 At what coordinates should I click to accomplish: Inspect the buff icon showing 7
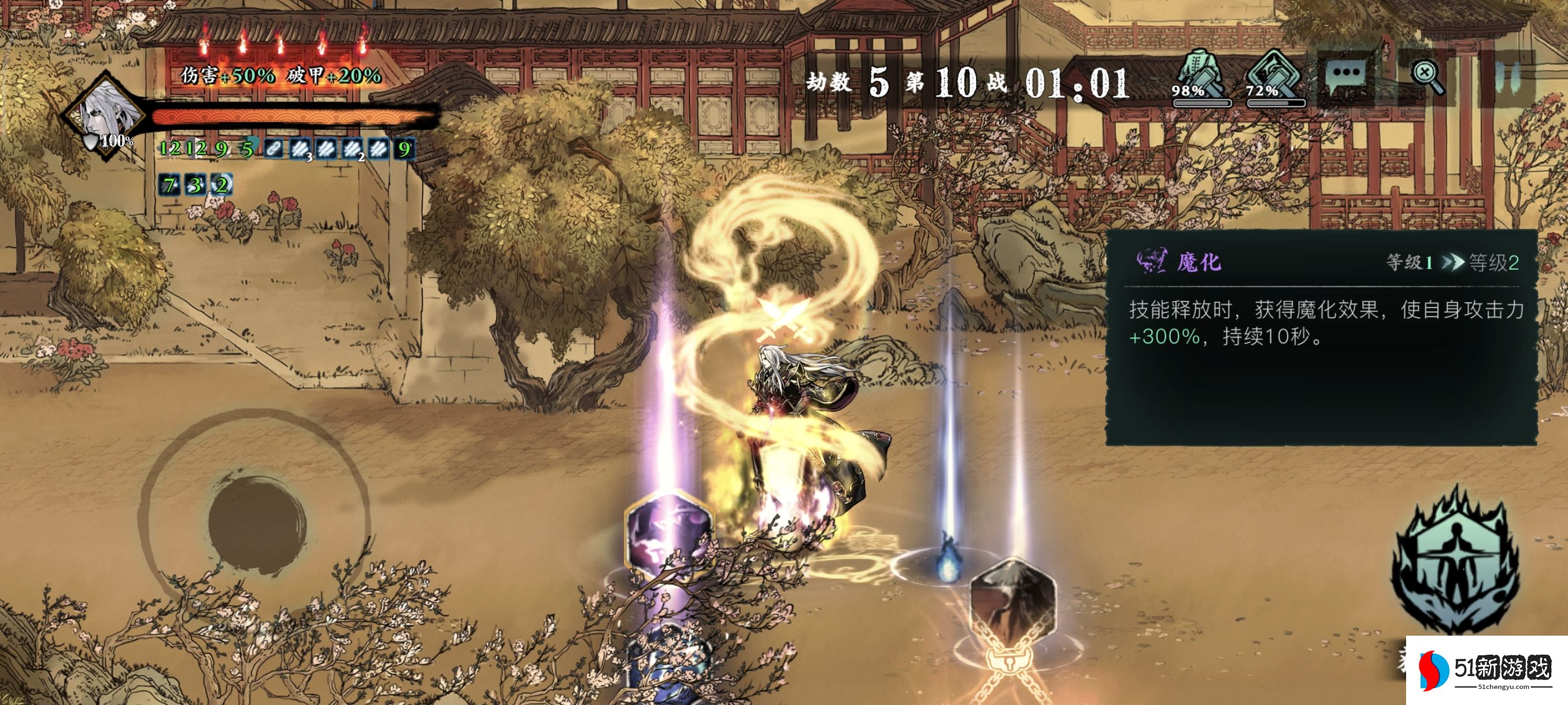pos(169,185)
